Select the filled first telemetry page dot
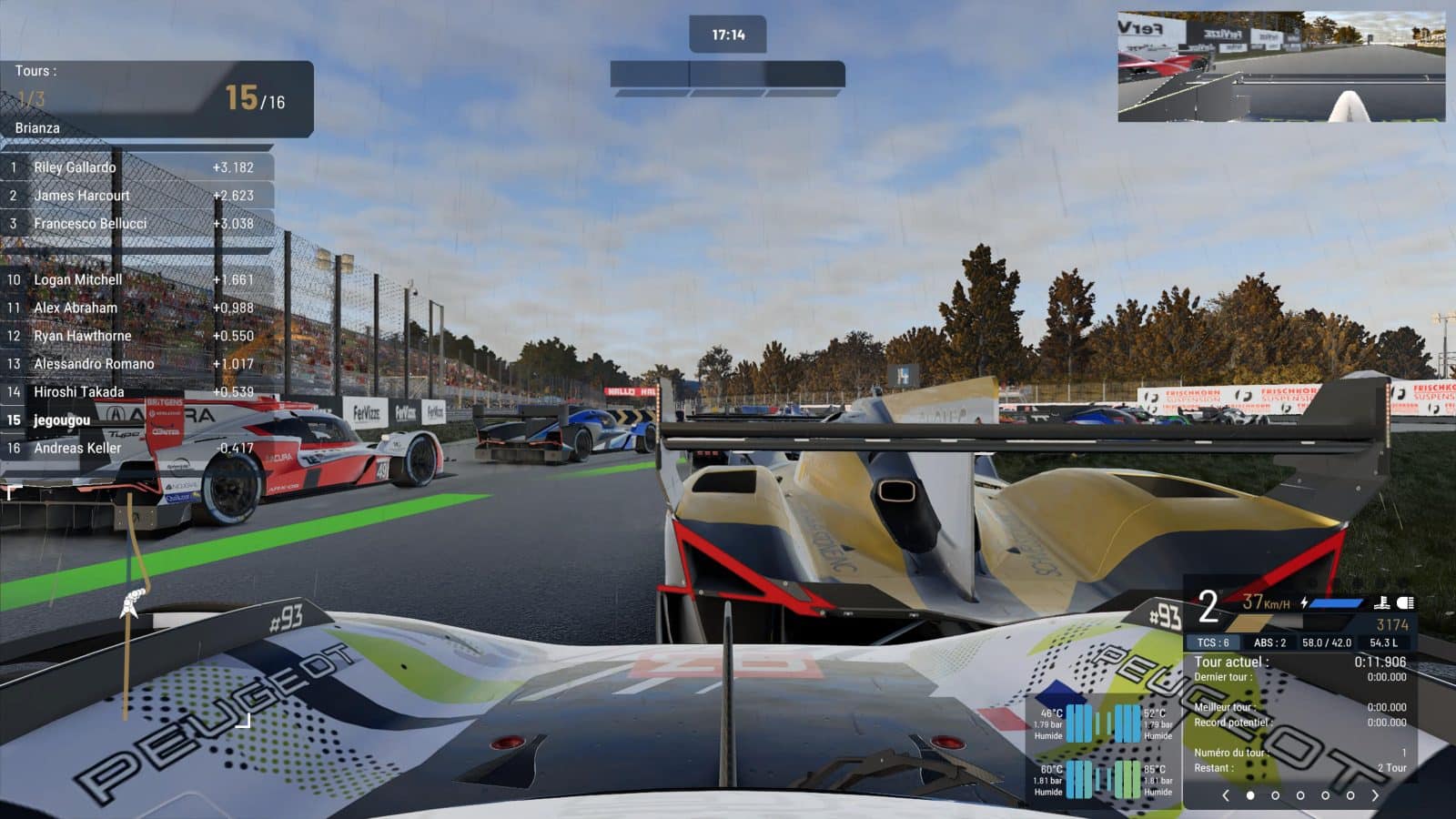The width and height of the screenshot is (1456, 819). click(x=1250, y=795)
